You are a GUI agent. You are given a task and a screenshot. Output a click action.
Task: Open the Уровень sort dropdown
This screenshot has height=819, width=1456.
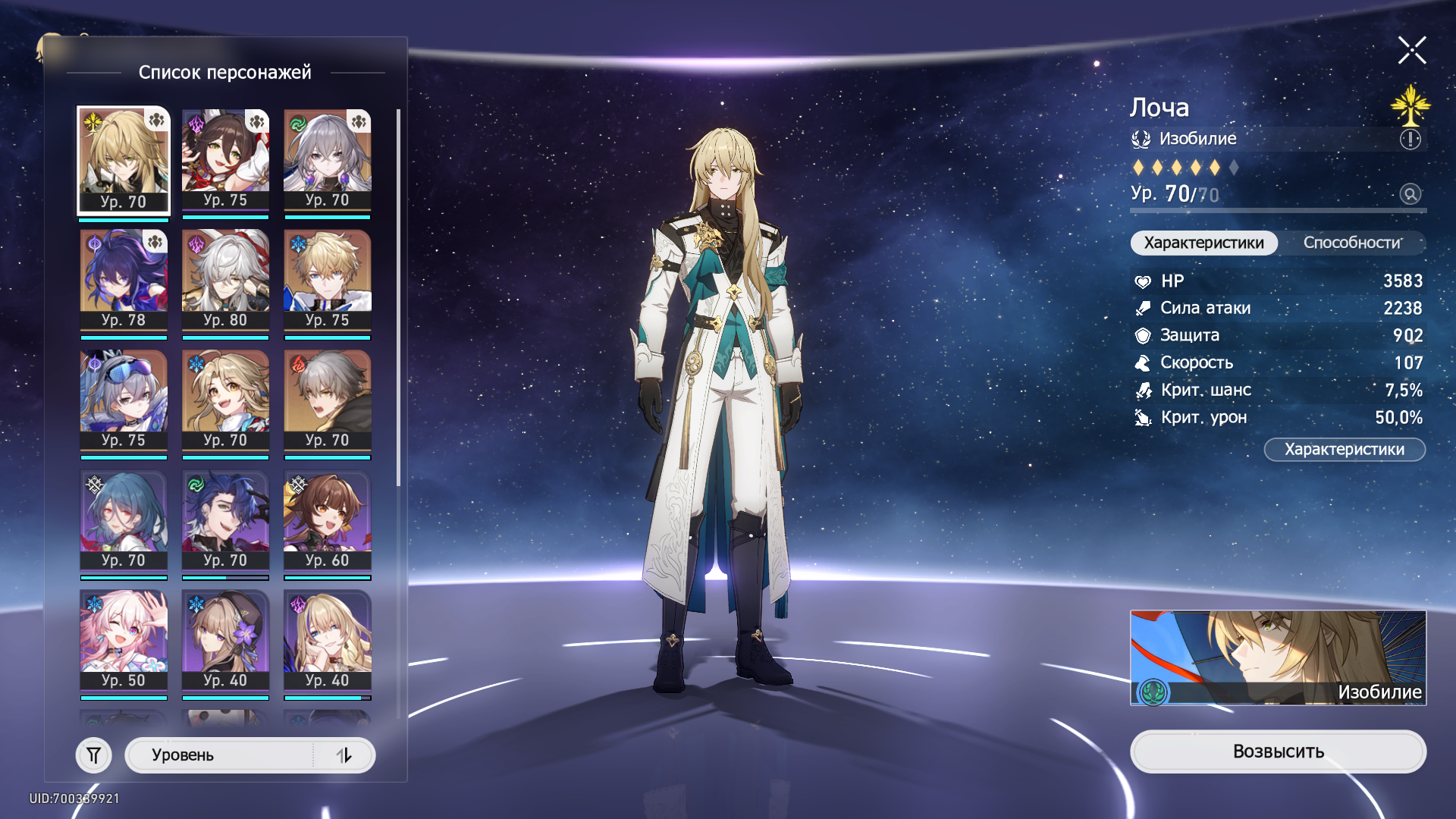220,755
